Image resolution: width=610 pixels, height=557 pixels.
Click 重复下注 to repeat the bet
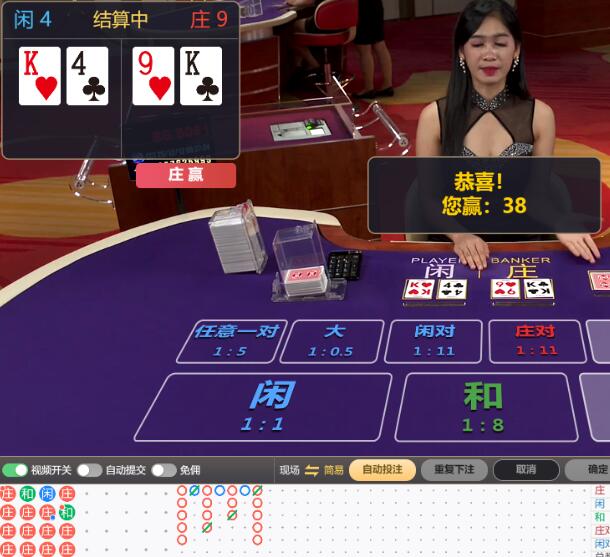click(454, 470)
